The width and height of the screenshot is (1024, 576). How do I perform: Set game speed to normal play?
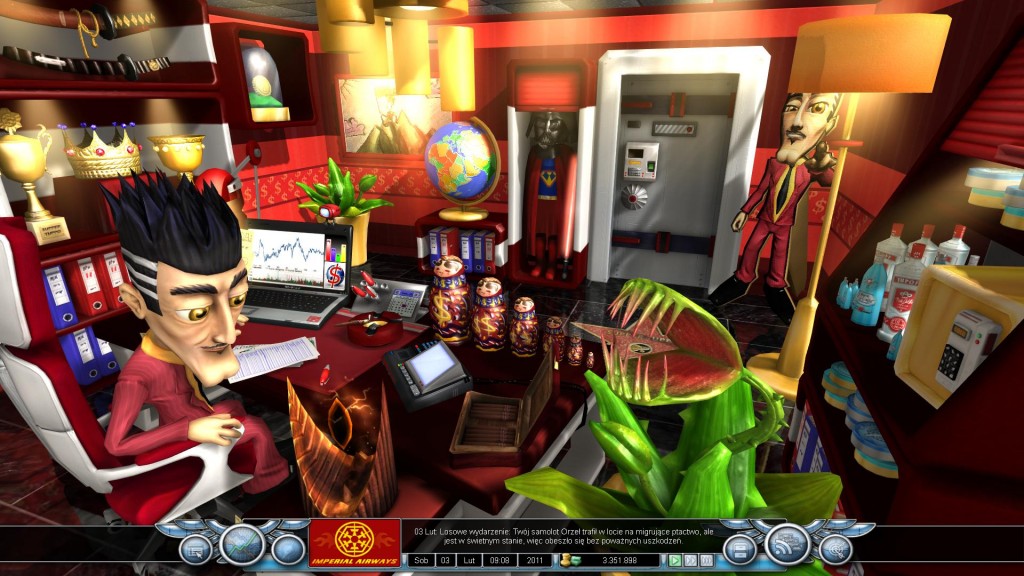point(676,560)
